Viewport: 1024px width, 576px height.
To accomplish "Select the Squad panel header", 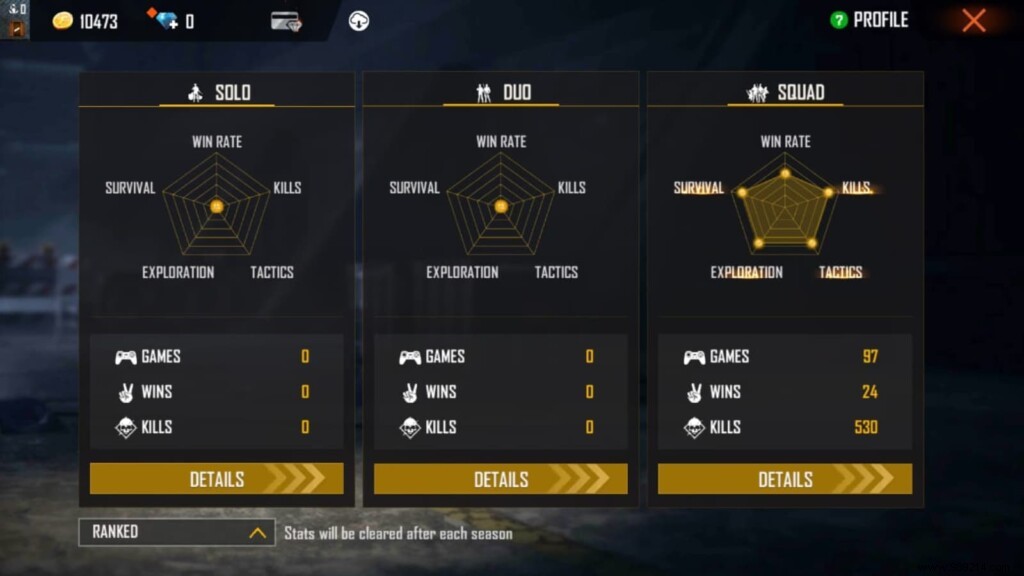I will click(785, 93).
